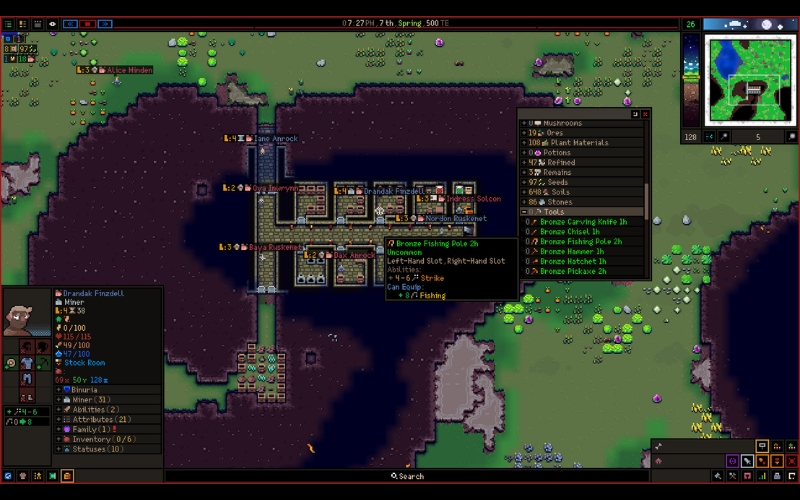Expand the Ores category

point(524,133)
